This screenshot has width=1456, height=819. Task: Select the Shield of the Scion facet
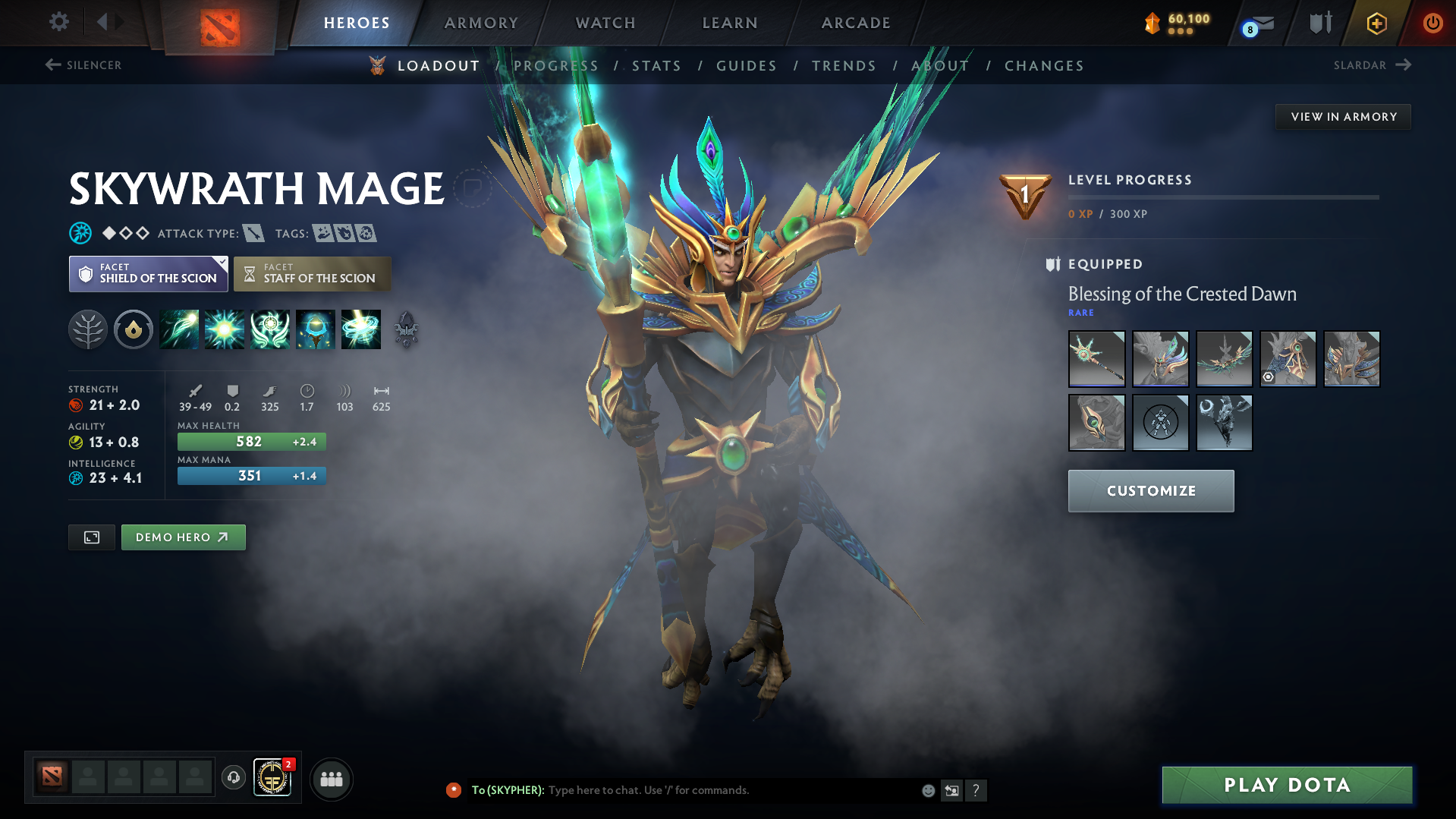148,273
